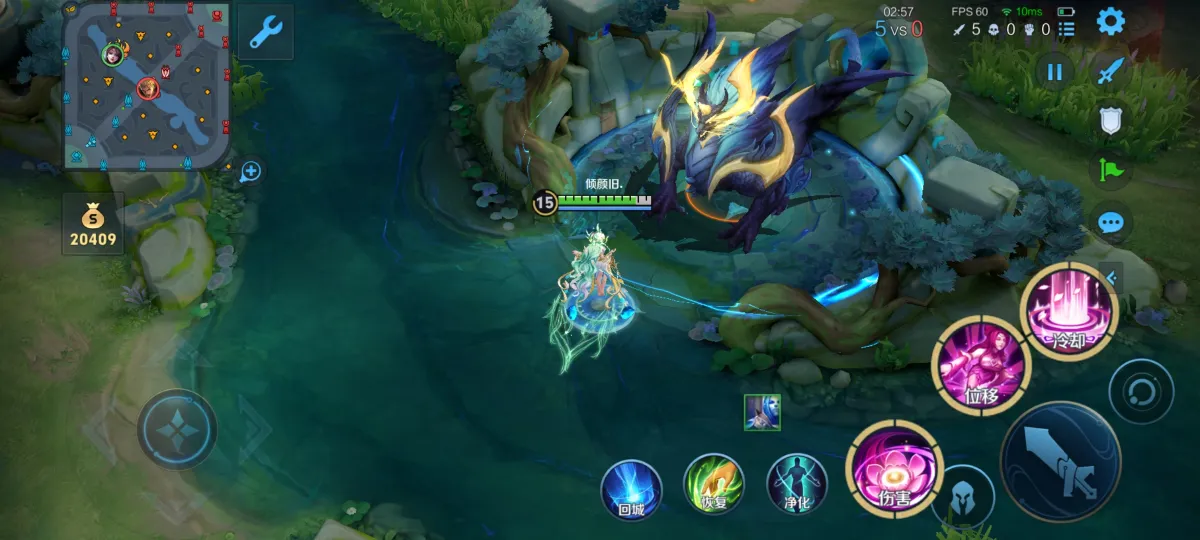The image size is (1200, 540).
Task: Cast the 净化 purify spell
Action: click(797, 484)
